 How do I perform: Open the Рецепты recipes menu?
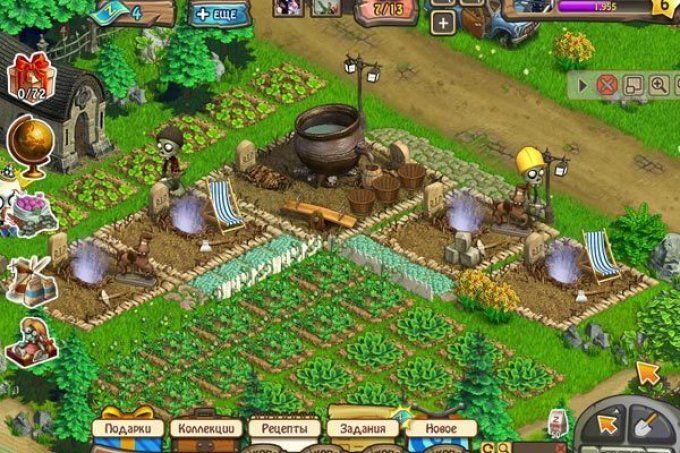pyautogui.click(x=285, y=428)
